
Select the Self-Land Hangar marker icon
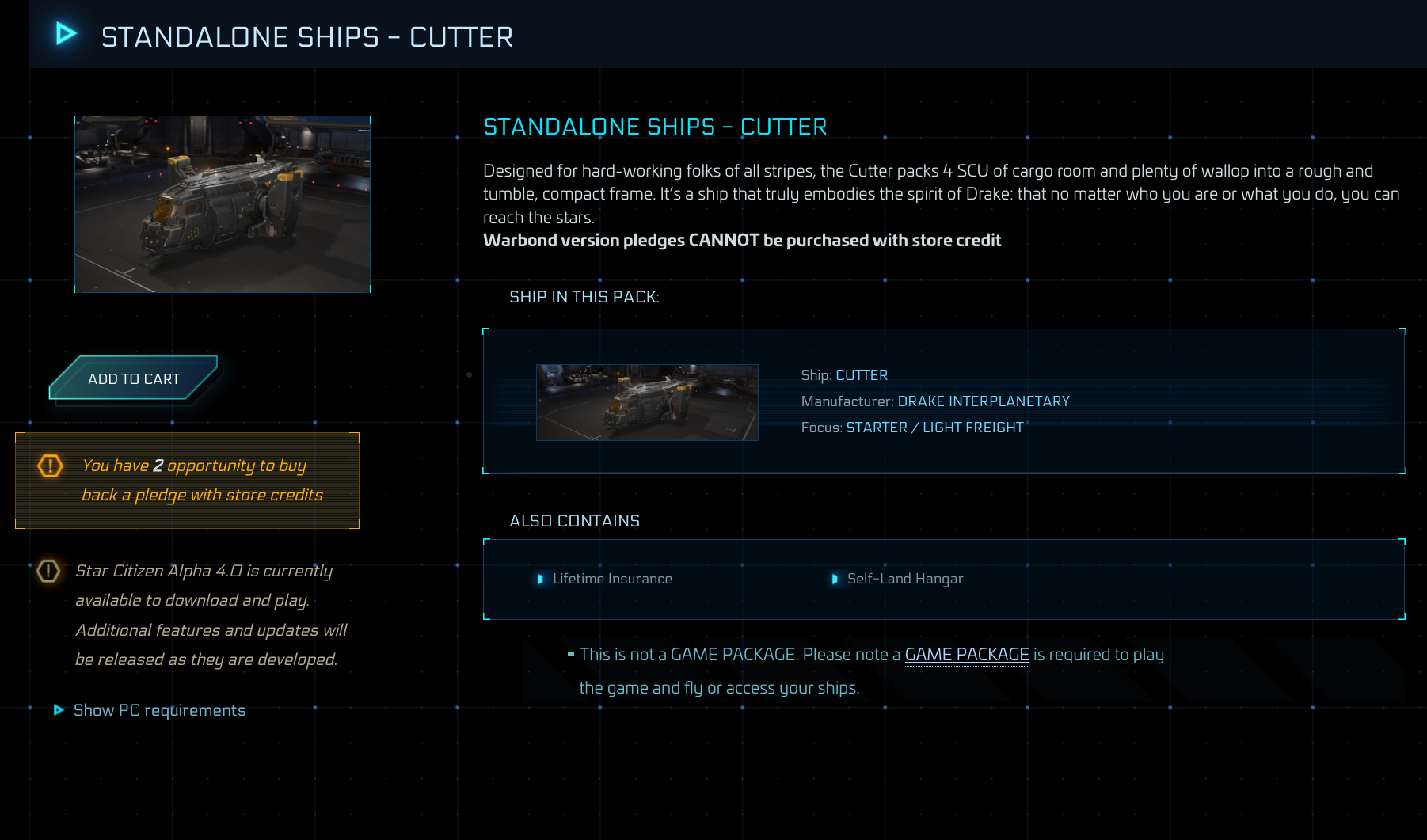(836, 580)
